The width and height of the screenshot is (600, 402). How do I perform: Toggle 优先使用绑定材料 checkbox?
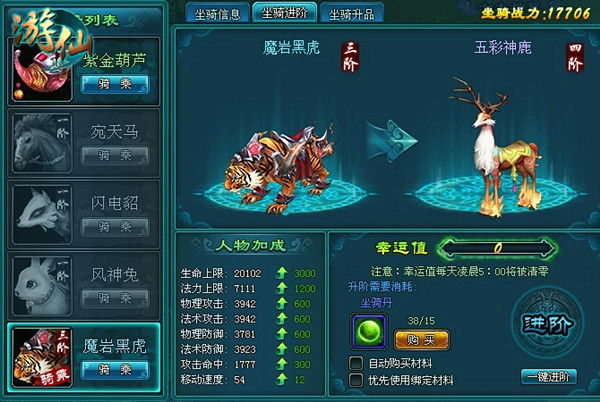point(357,380)
